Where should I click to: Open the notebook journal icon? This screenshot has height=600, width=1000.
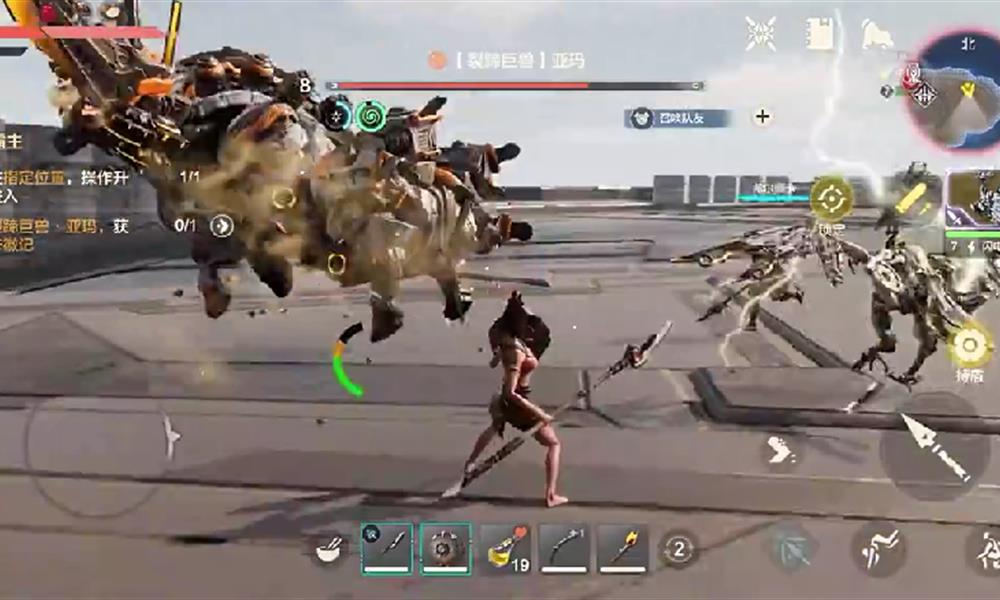820,34
